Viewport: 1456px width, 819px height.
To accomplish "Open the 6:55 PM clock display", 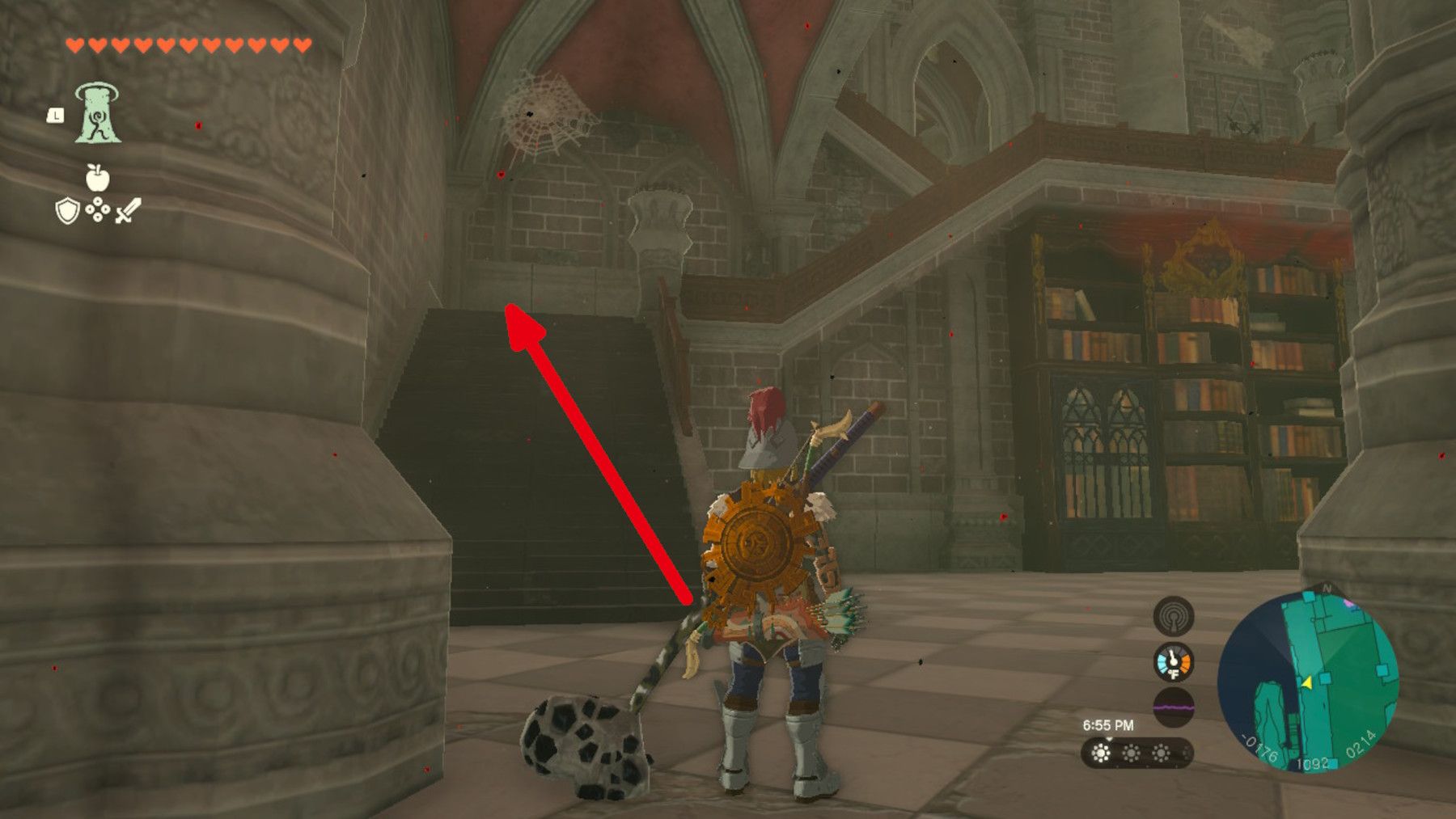I will pos(1108,724).
